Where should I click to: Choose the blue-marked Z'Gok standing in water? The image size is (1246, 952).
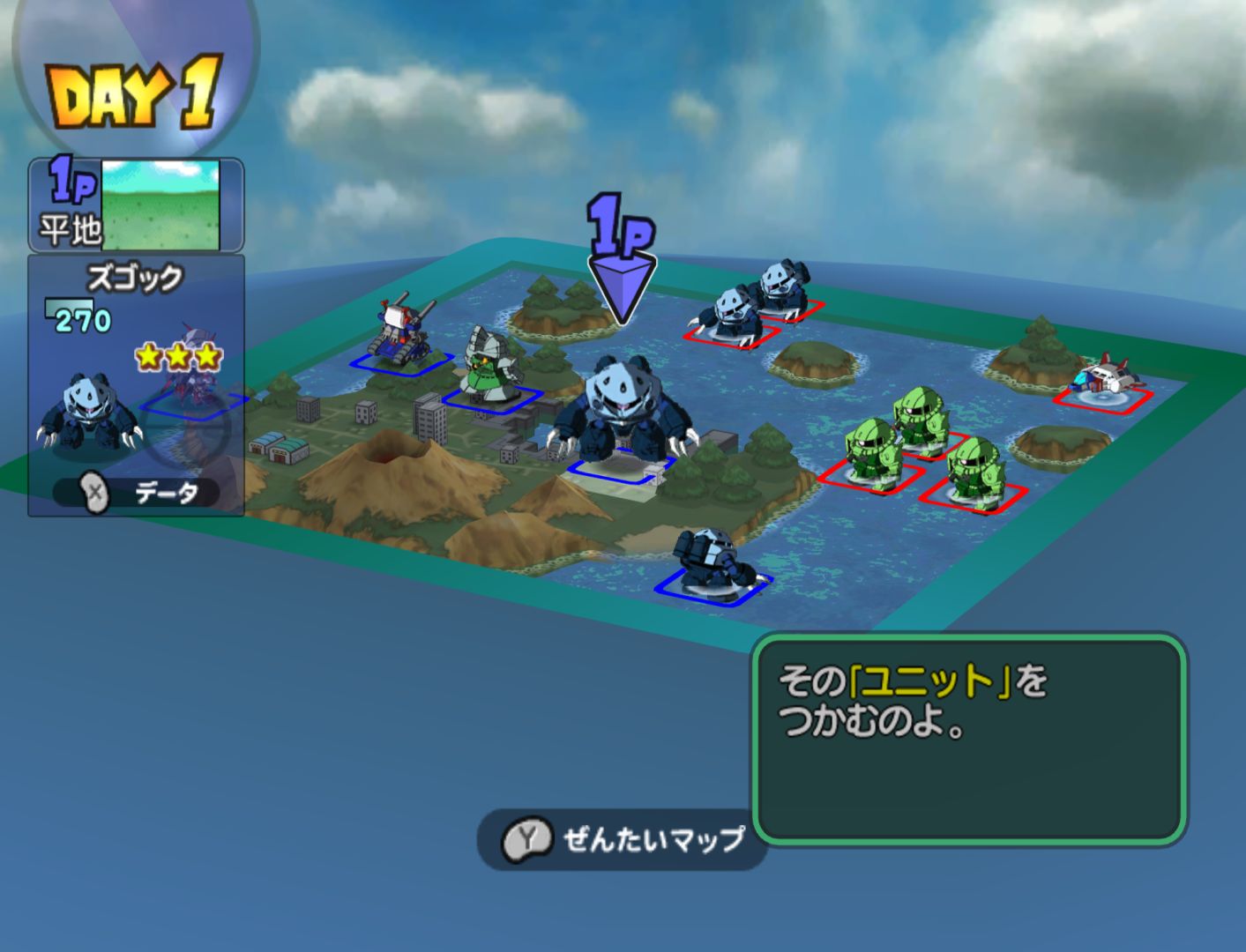click(713, 562)
